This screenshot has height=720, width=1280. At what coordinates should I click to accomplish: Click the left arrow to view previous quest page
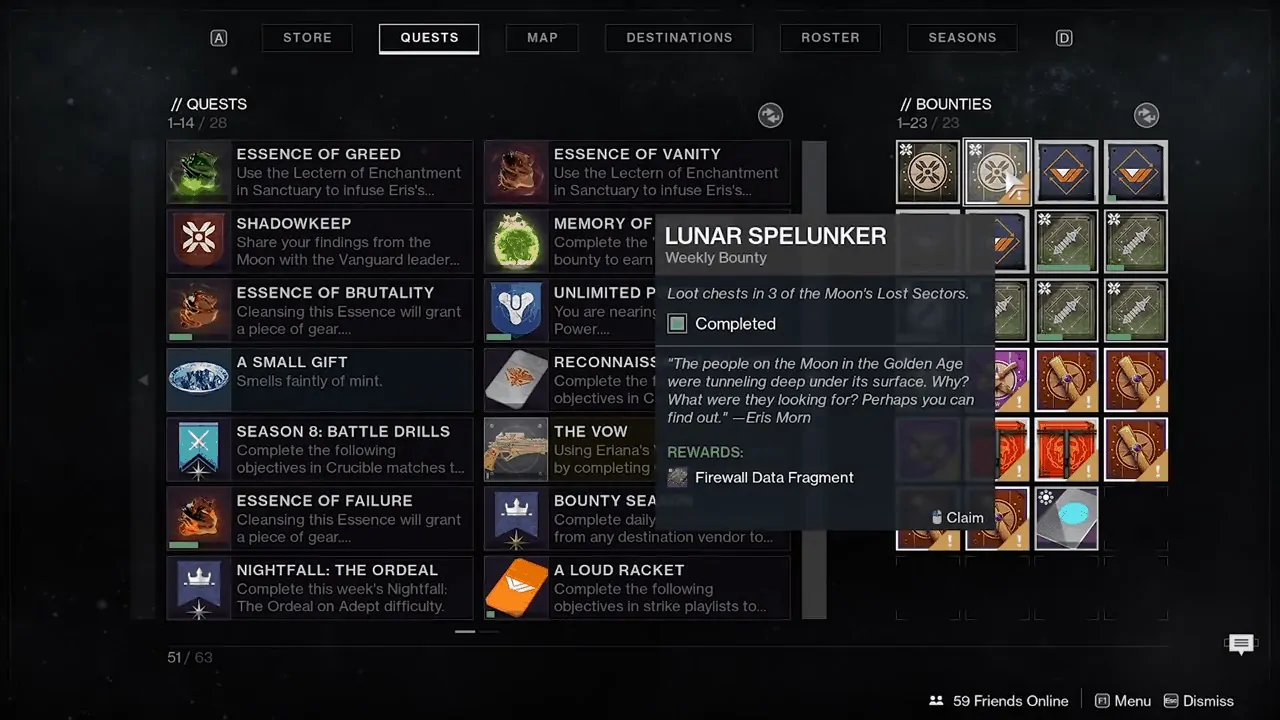pyautogui.click(x=144, y=380)
